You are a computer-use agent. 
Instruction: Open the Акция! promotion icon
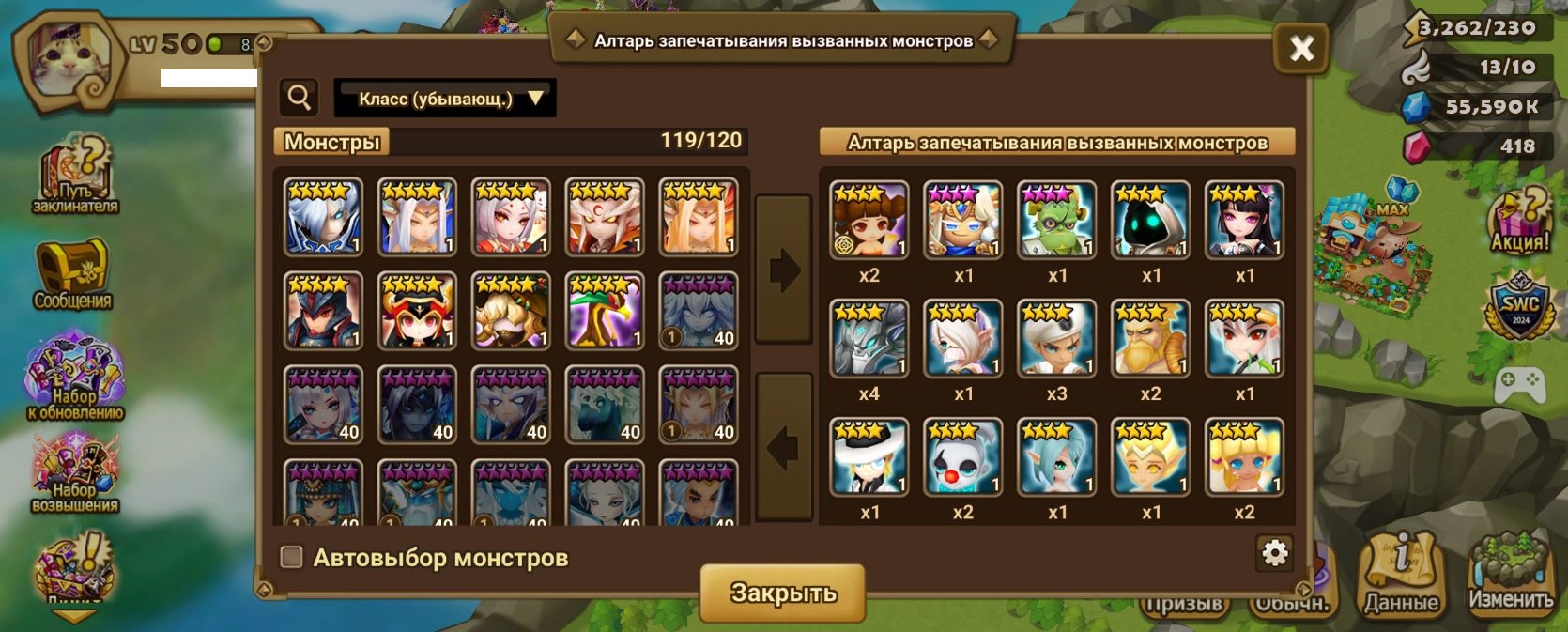pyautogui.click(x=1520, y=222)
